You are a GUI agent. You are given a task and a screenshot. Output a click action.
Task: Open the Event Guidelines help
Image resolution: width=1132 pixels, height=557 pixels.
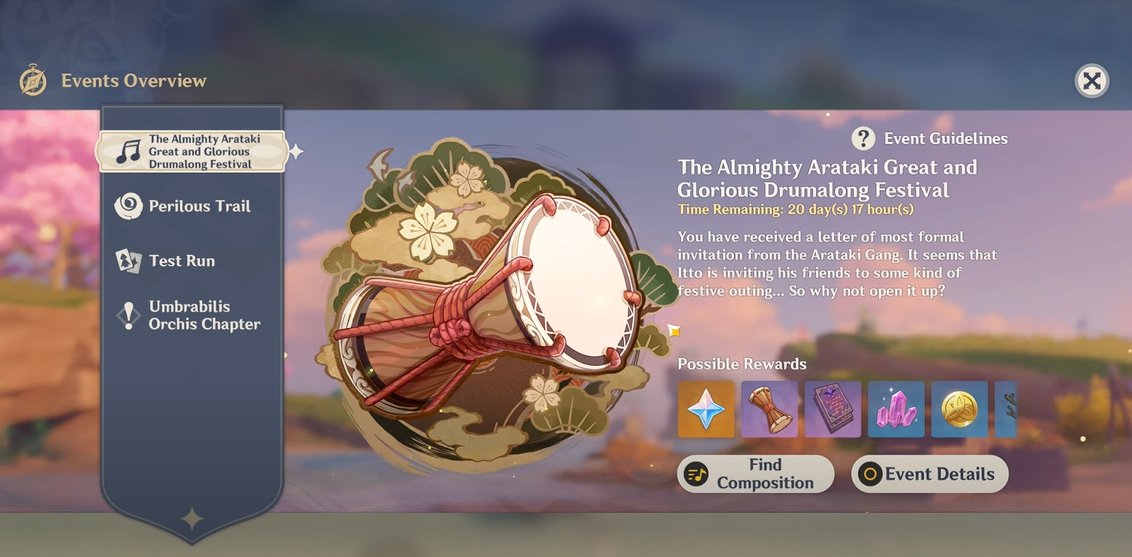[930, 139]
